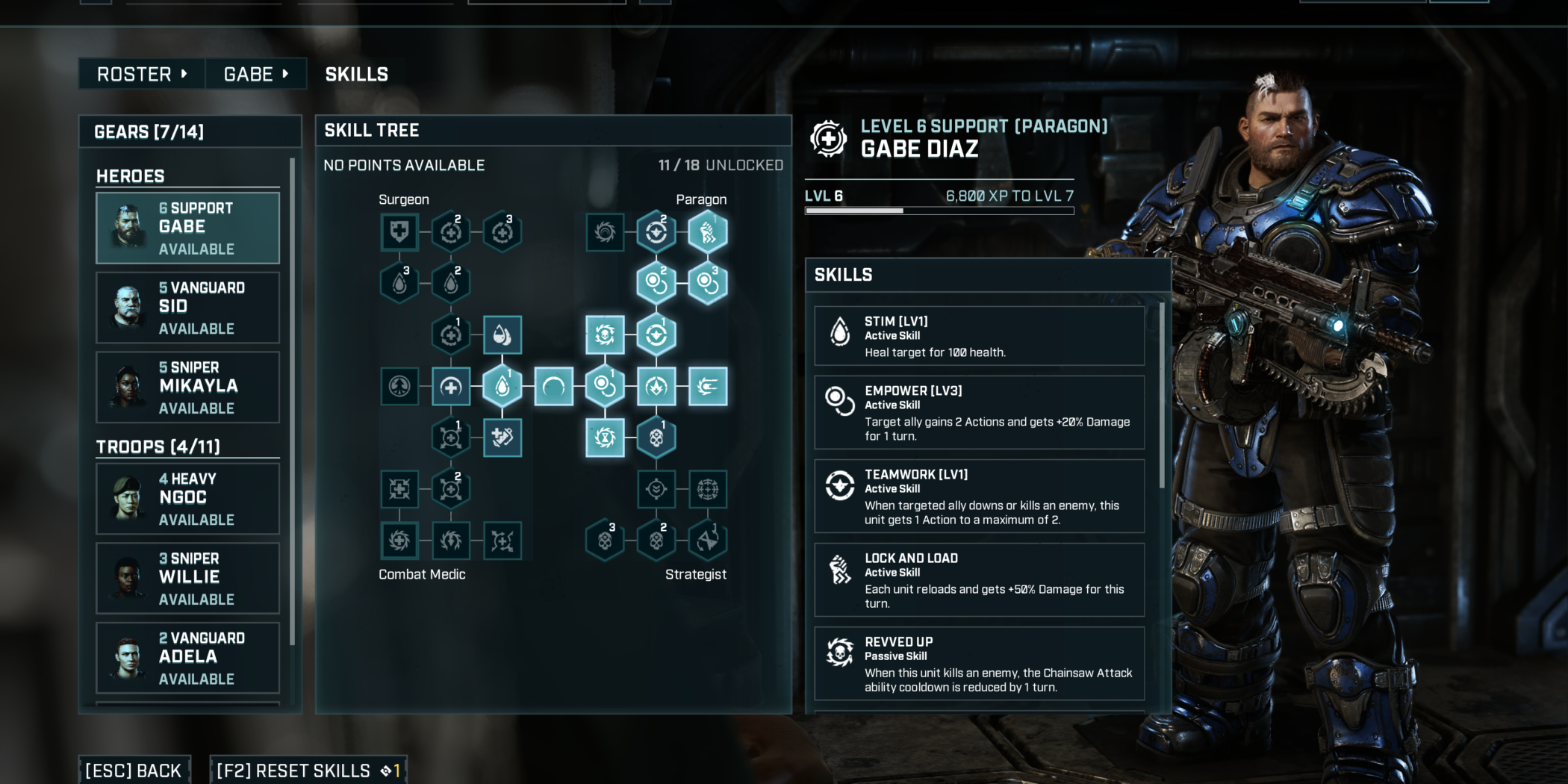Reset skills using the Reset Skills button
The image size is (1568, 784).
(308, 770)
